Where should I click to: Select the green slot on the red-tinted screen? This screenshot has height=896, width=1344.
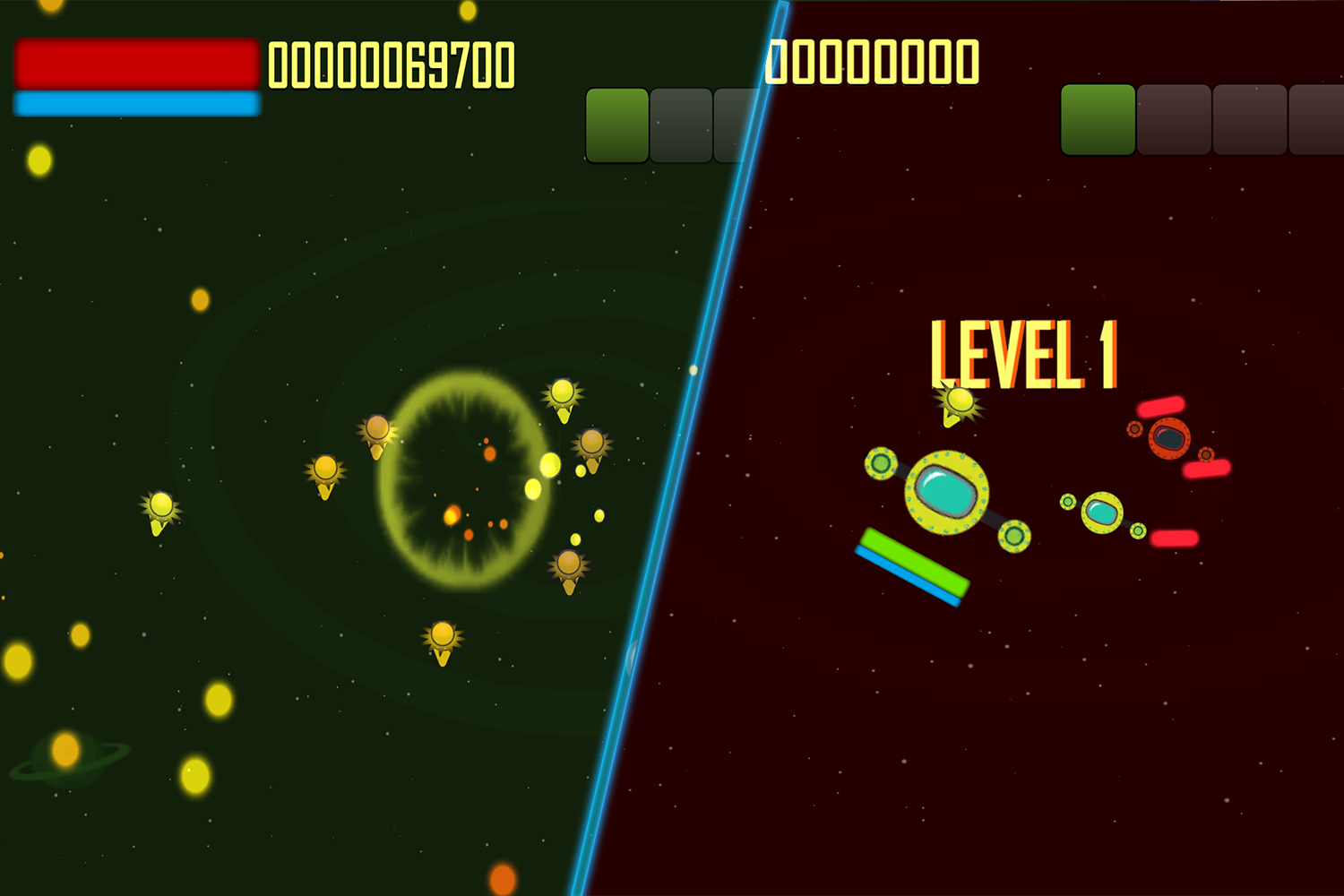(1098, 120)
